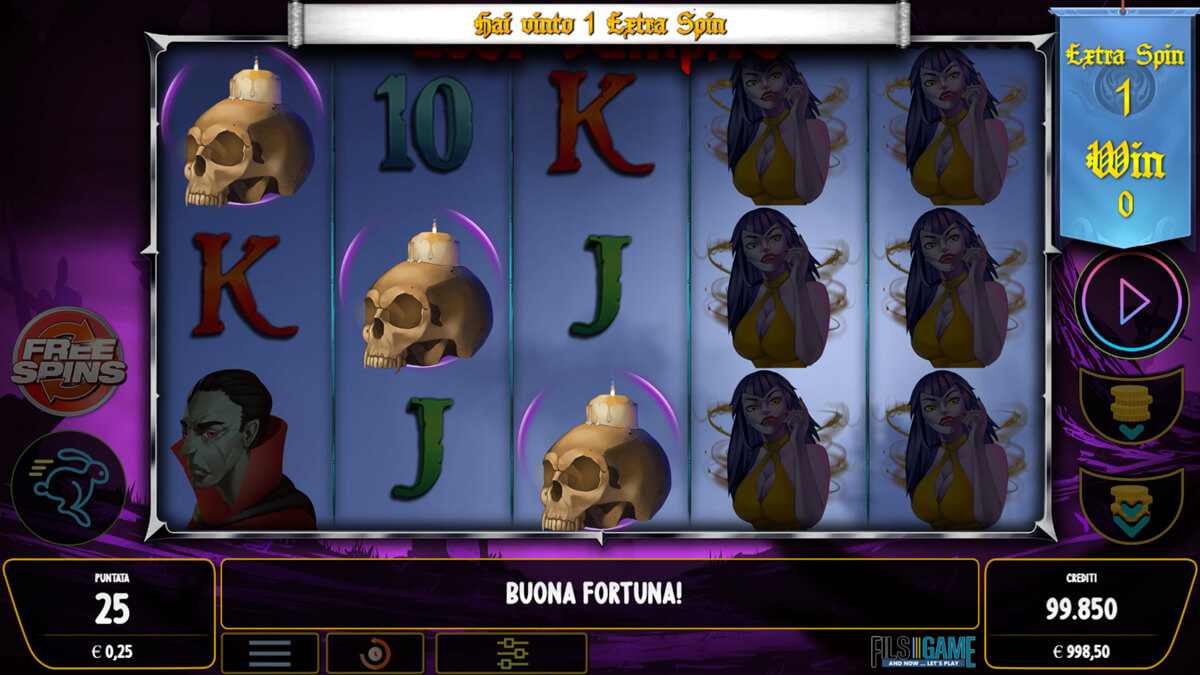
Task: Open the Puntata bet panel
Action: click(109, 613)
